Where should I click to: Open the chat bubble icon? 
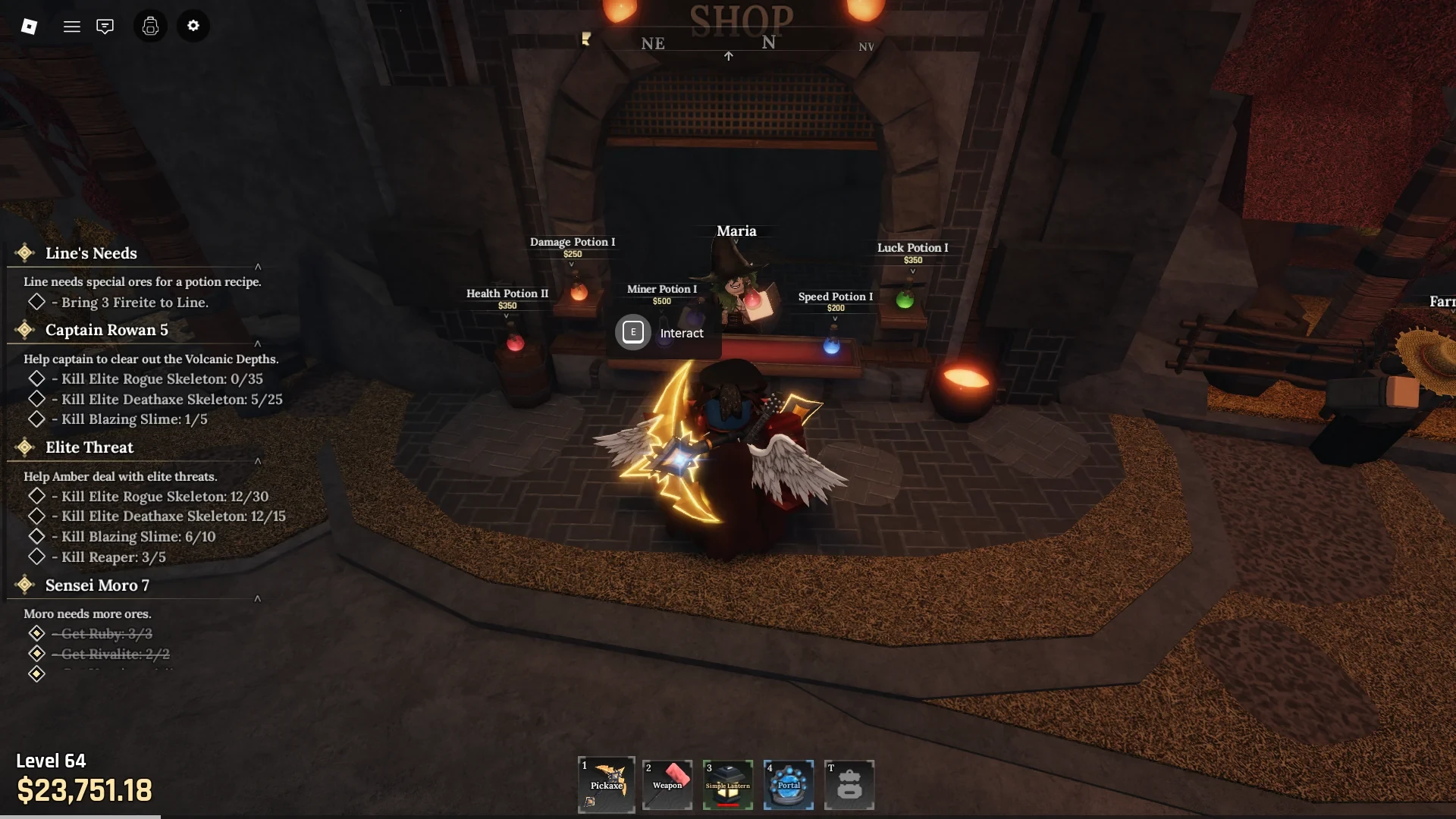point(105,25)
